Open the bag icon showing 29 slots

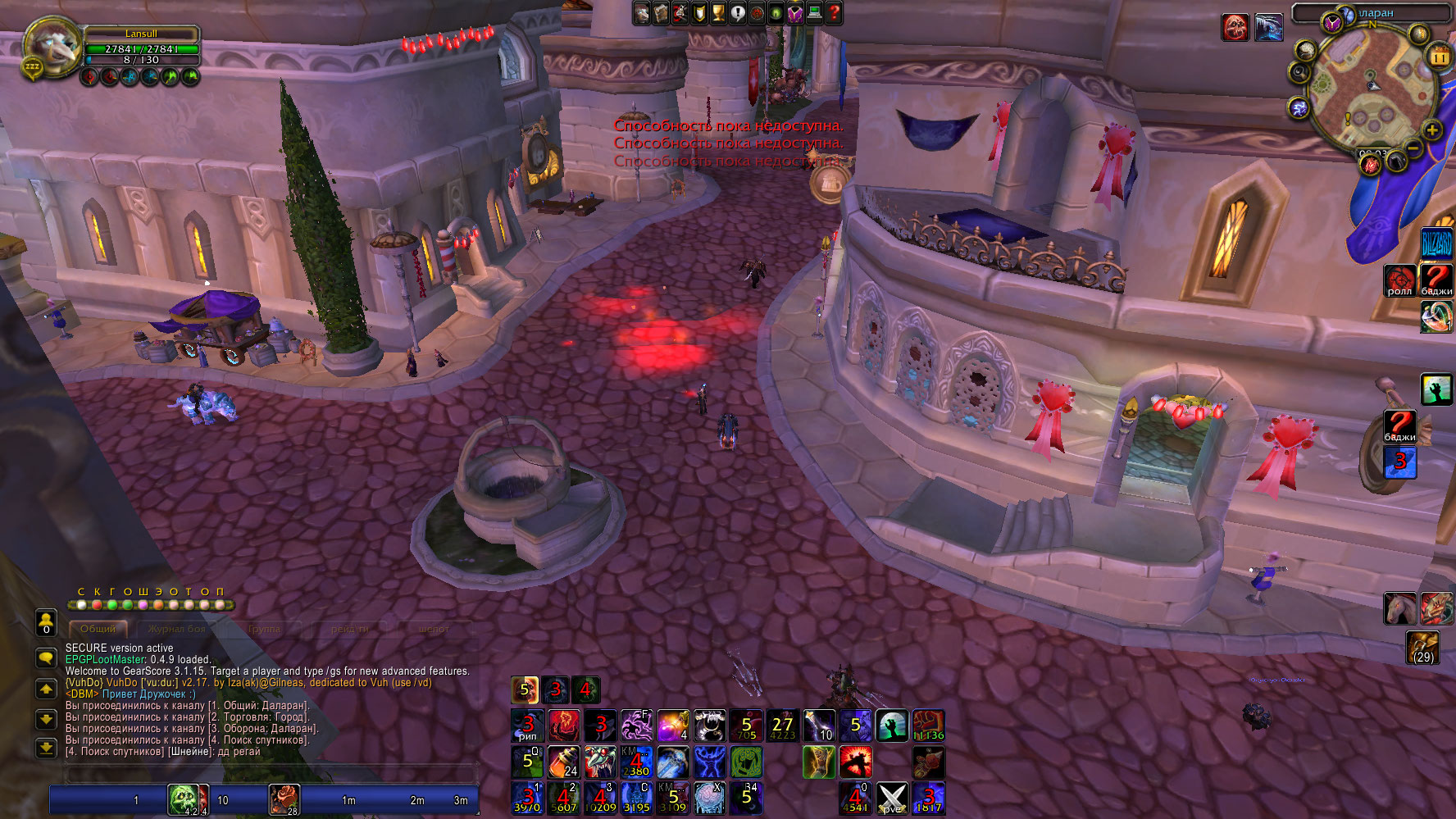1422,647
